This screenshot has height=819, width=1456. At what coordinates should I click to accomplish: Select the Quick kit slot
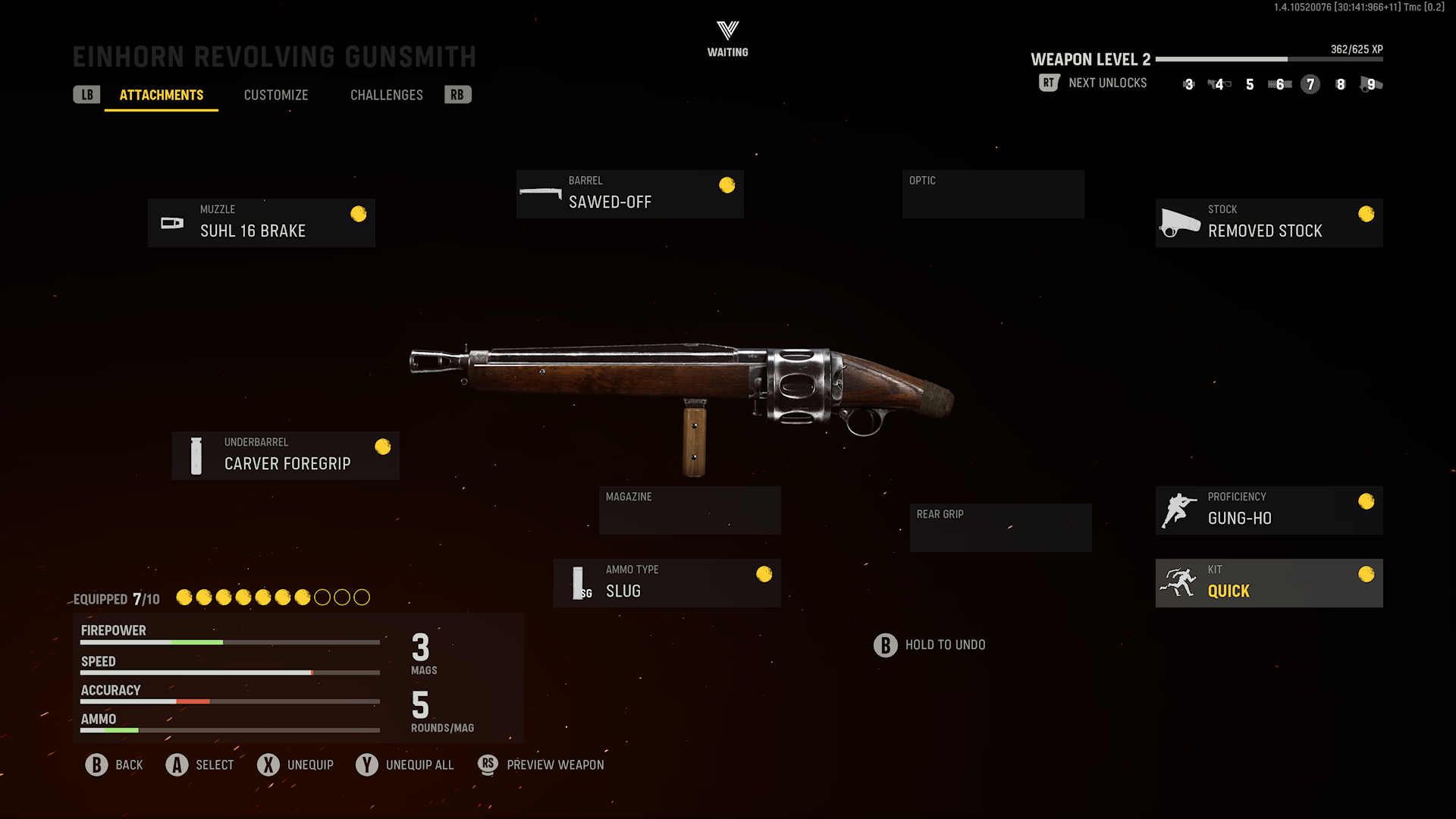(x=1269, y=583)
